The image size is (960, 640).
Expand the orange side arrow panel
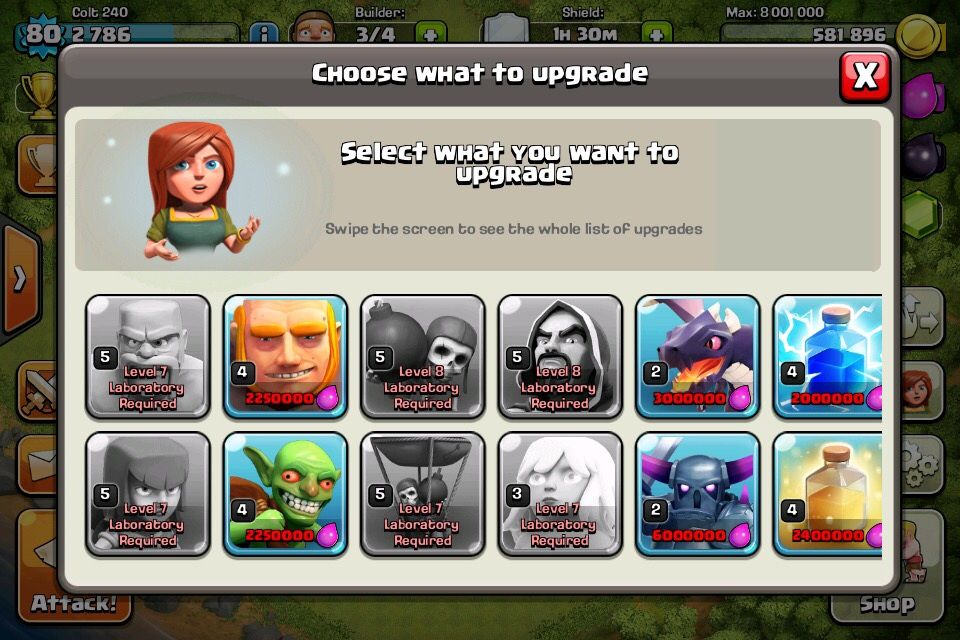coord(18,279)
